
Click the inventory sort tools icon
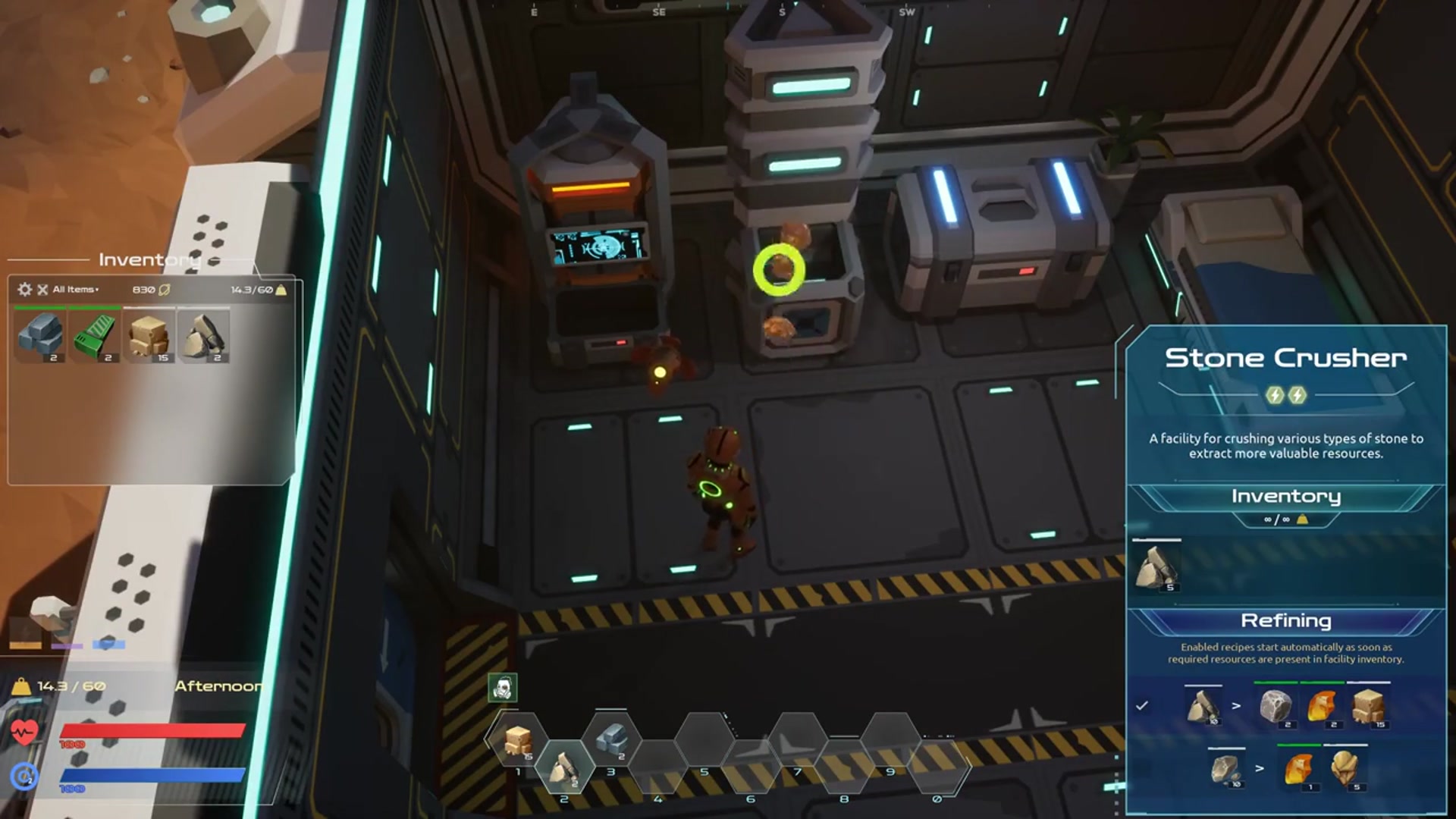coord(42,290)
